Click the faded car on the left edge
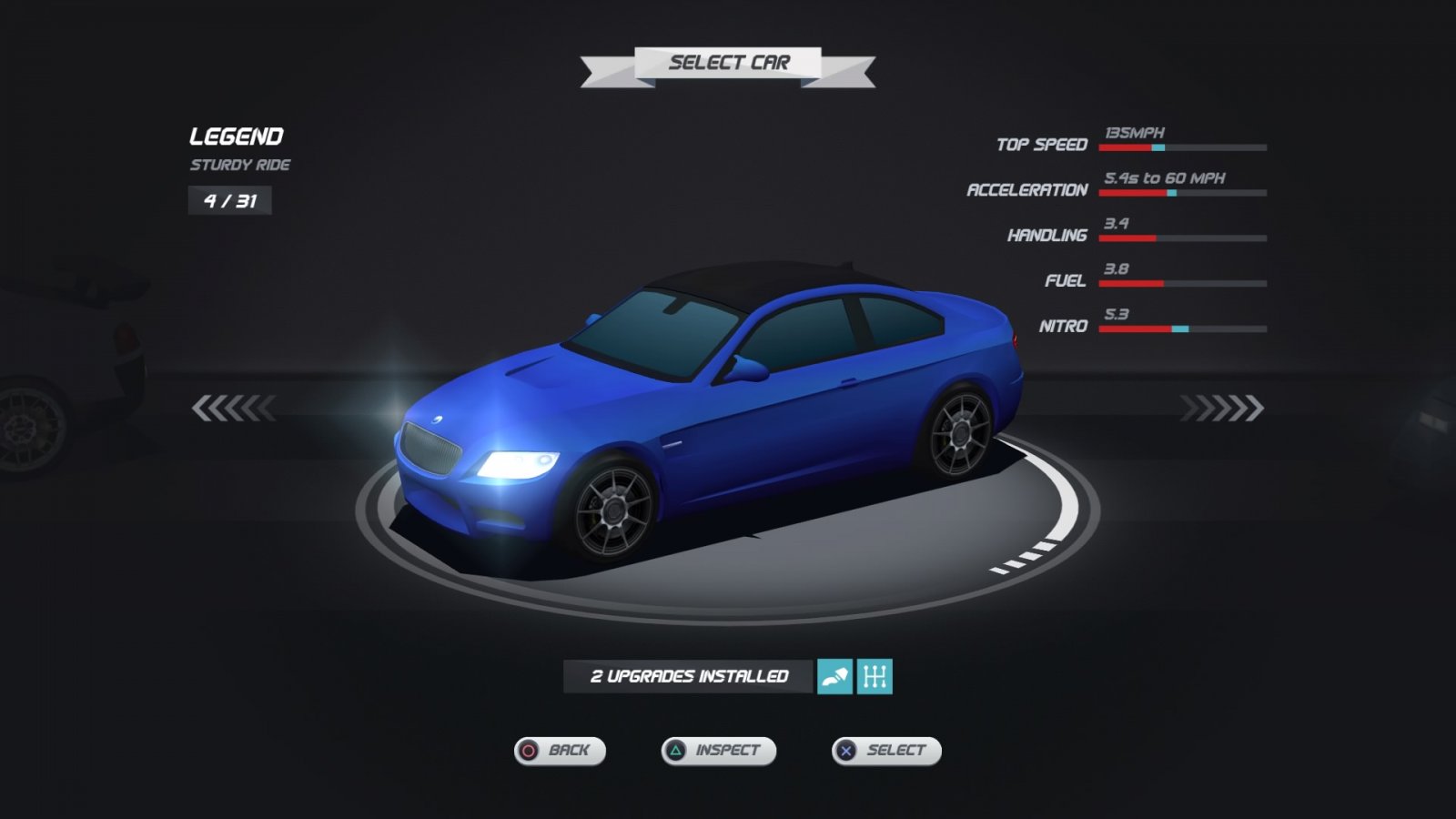The height and width of the screenshot is (819, 1456). pos(64,382)
